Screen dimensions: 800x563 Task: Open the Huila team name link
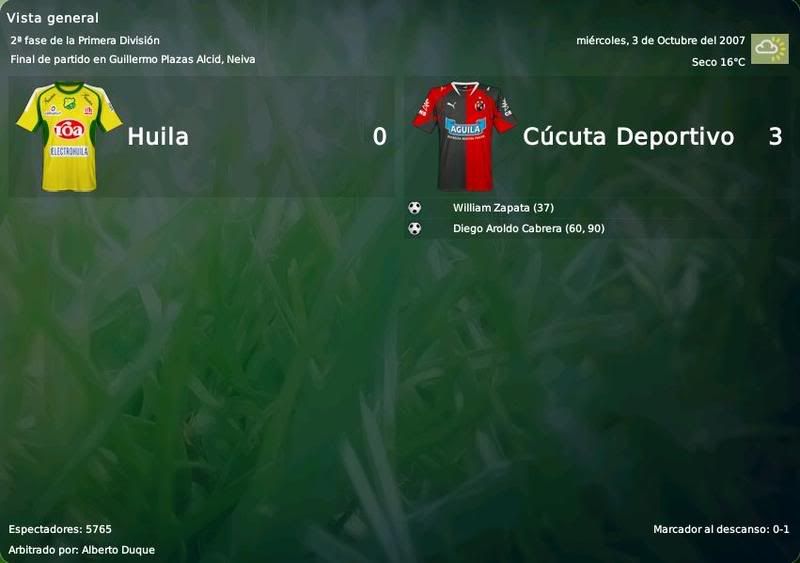[x=158, y=137]
